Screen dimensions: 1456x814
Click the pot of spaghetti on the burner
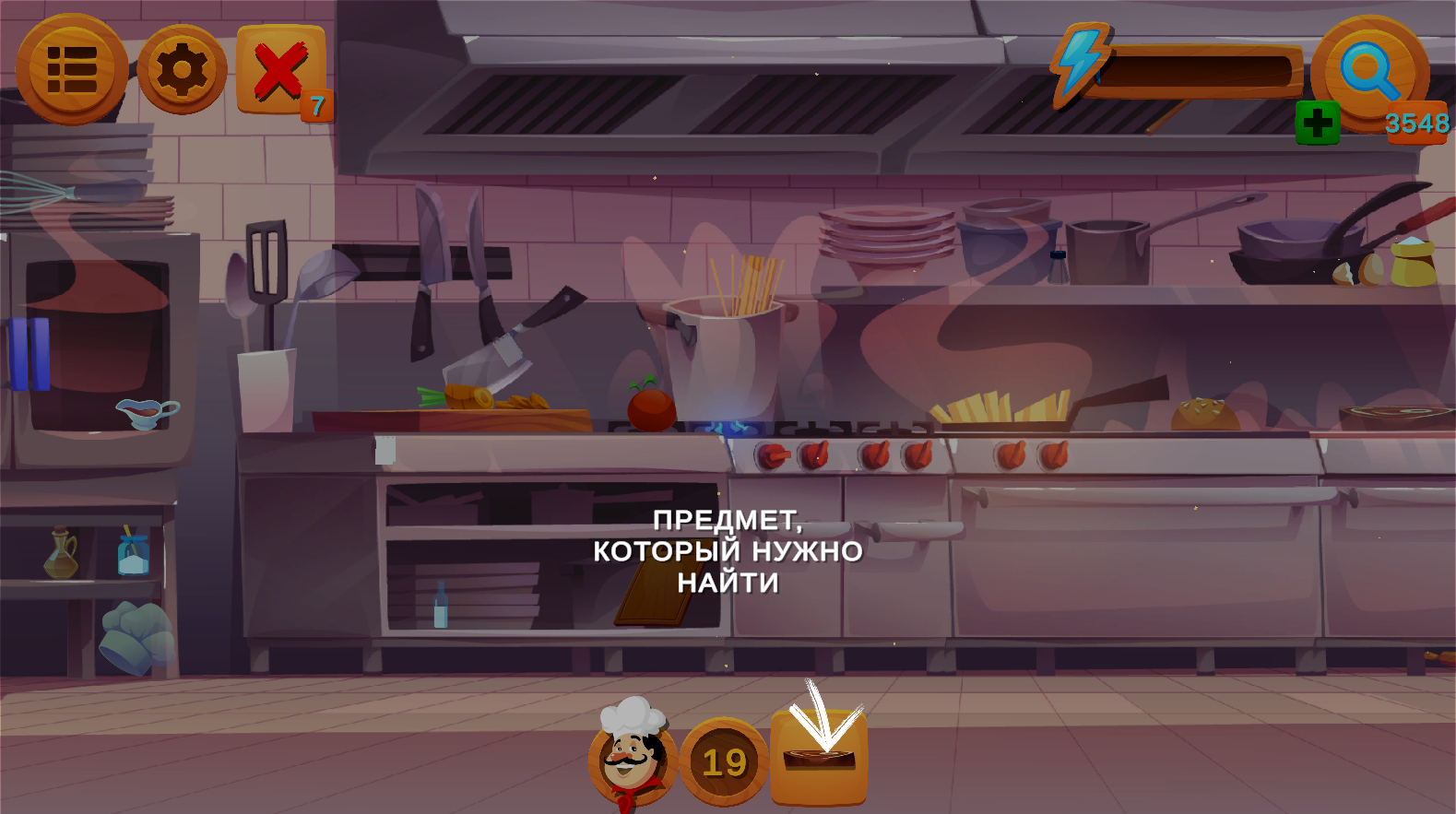tap(724, 360)
